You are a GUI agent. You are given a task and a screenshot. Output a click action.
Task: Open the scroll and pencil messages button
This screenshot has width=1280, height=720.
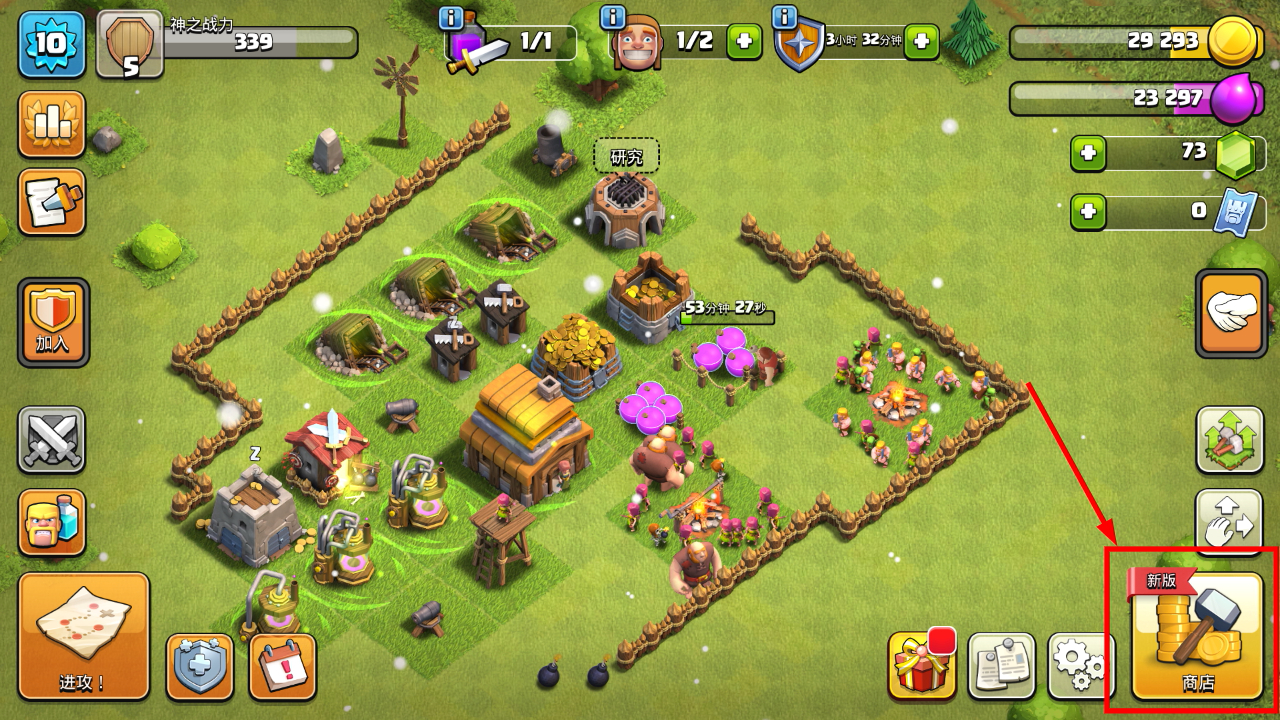(x=52, y=202)
